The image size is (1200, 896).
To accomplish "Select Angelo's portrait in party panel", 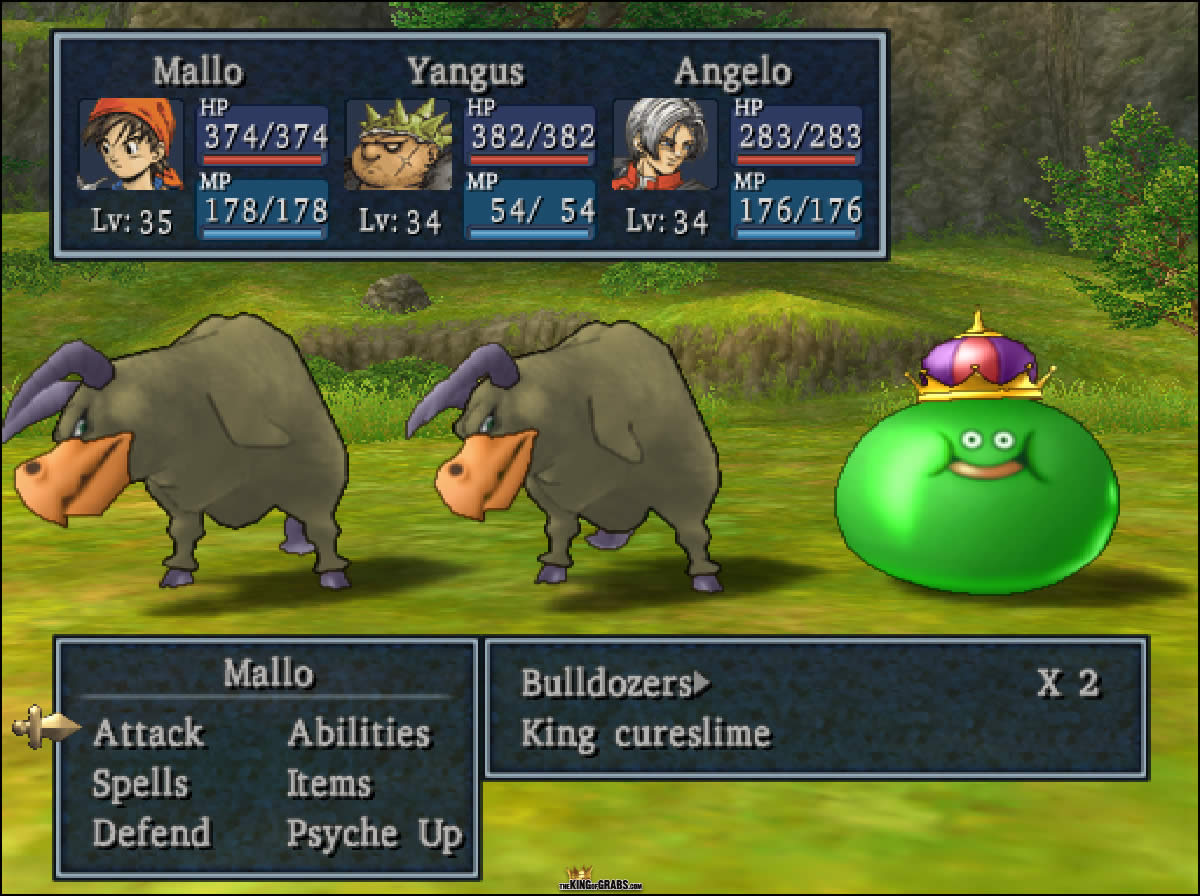I will pyautogui.click(x=665, y=145).
